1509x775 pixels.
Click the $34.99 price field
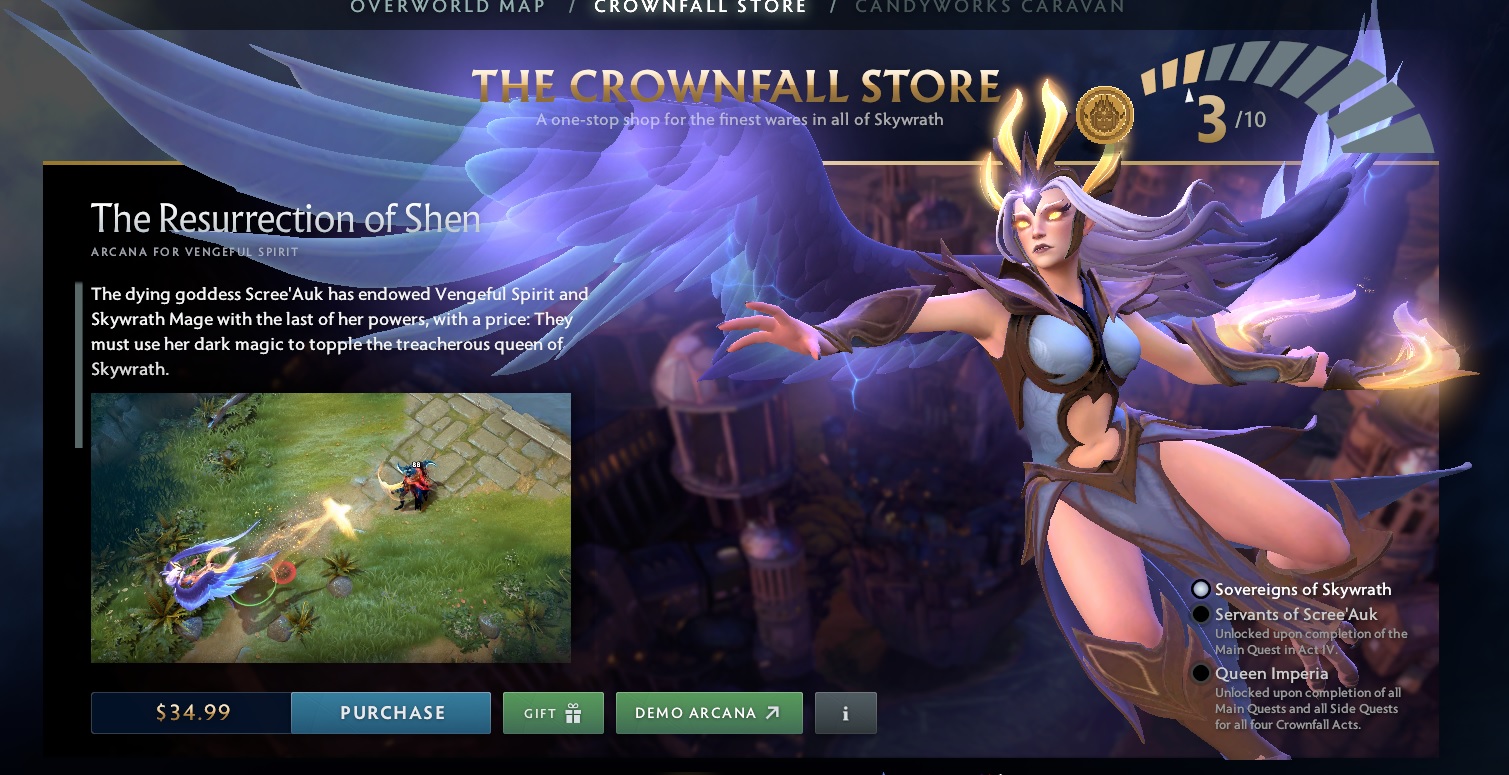[190, 712]
